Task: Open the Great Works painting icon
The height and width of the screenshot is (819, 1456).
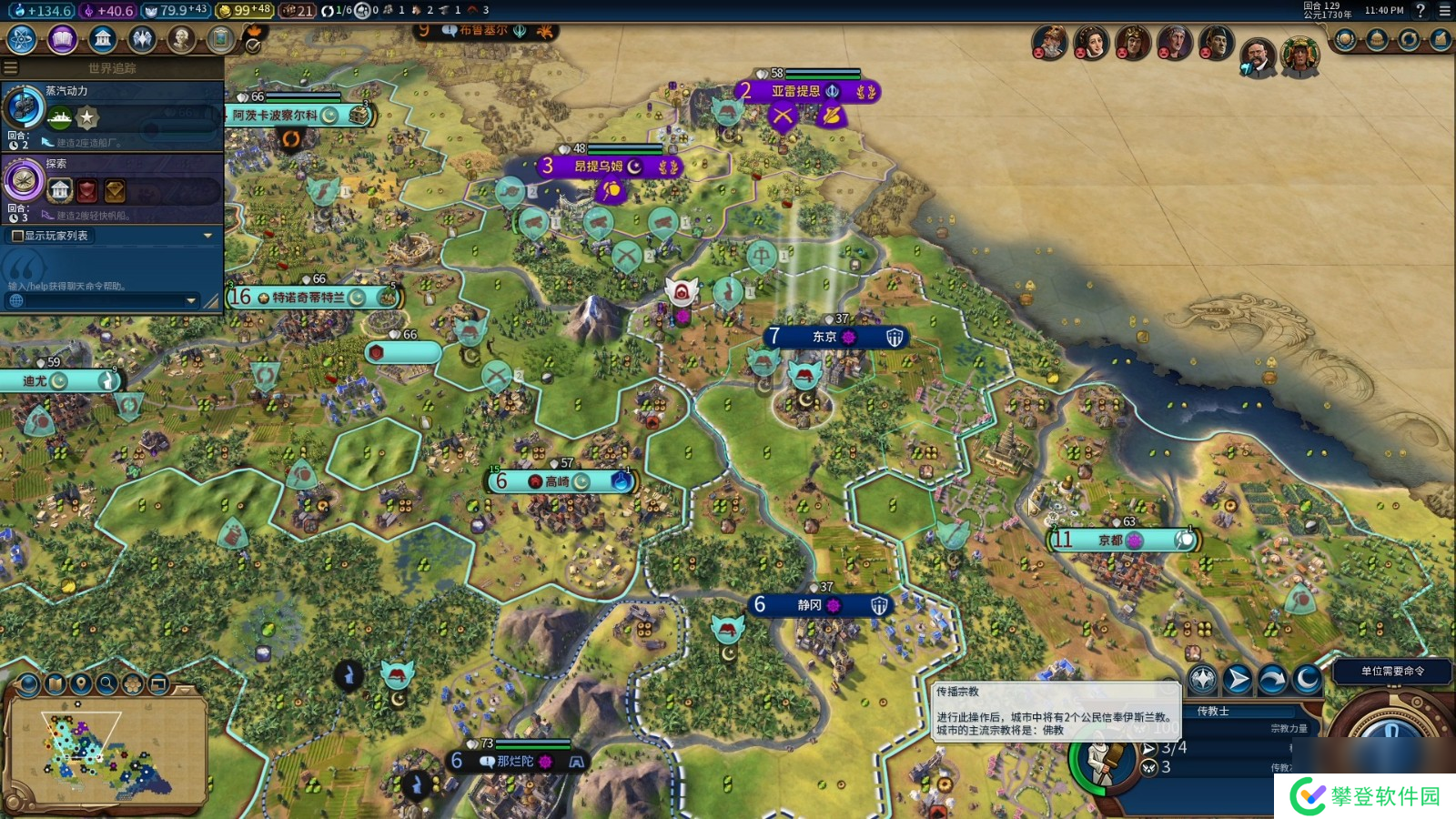Action: point(220,39)
